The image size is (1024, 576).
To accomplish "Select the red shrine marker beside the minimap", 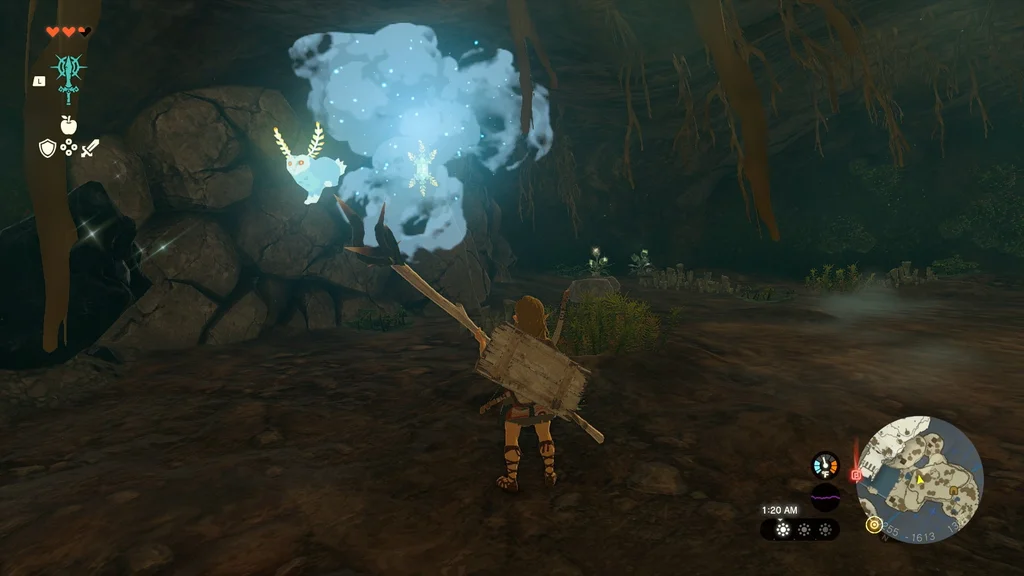I will (x=856, y=475).
